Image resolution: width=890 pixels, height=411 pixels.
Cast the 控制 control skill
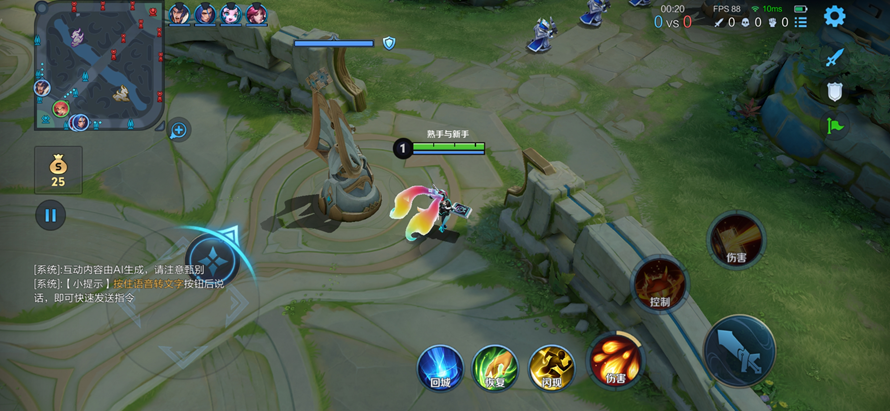click(660, 283)
